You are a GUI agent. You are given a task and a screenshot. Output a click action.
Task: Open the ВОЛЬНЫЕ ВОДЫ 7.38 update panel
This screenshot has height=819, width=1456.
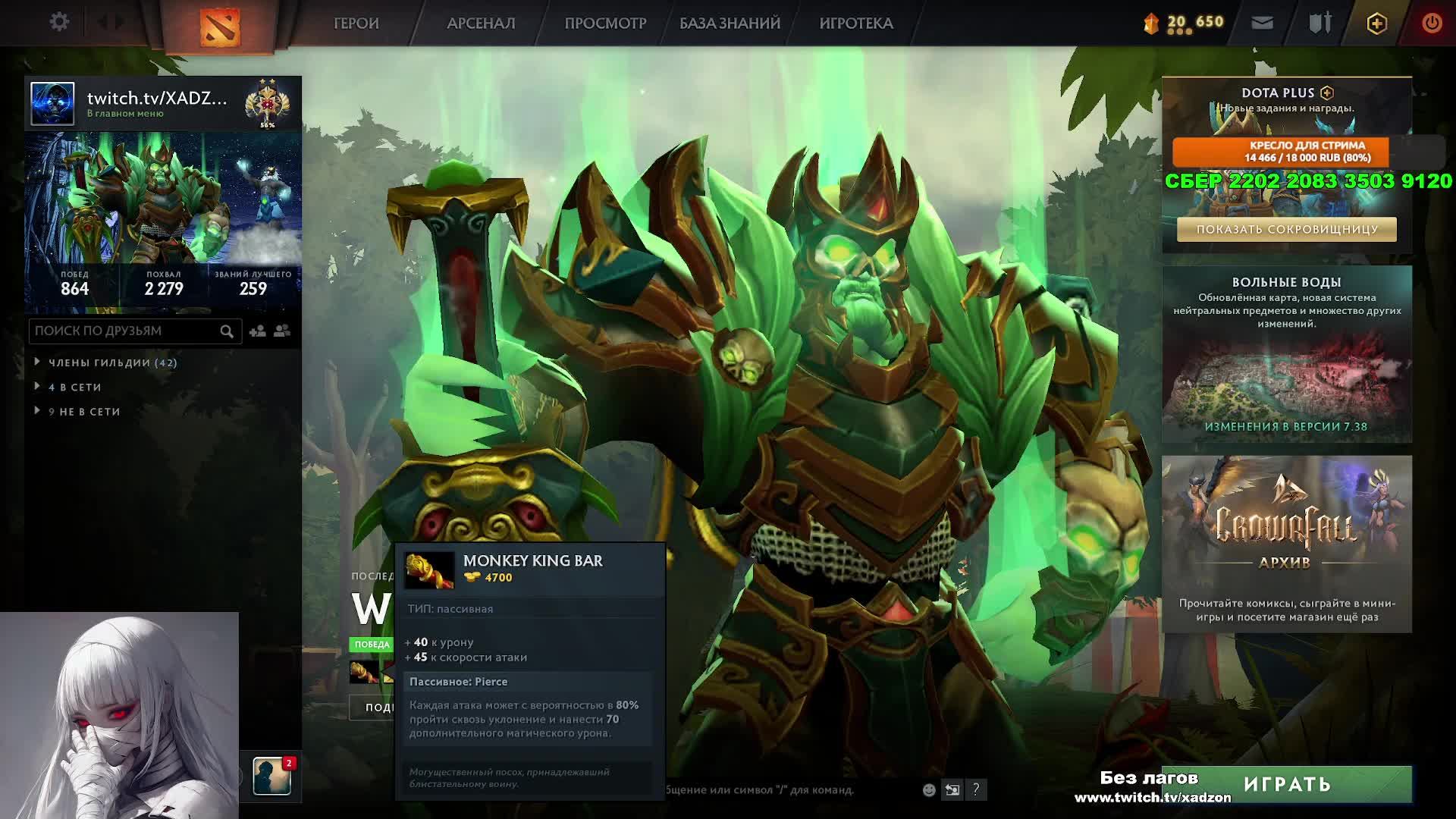(1286, 354)
